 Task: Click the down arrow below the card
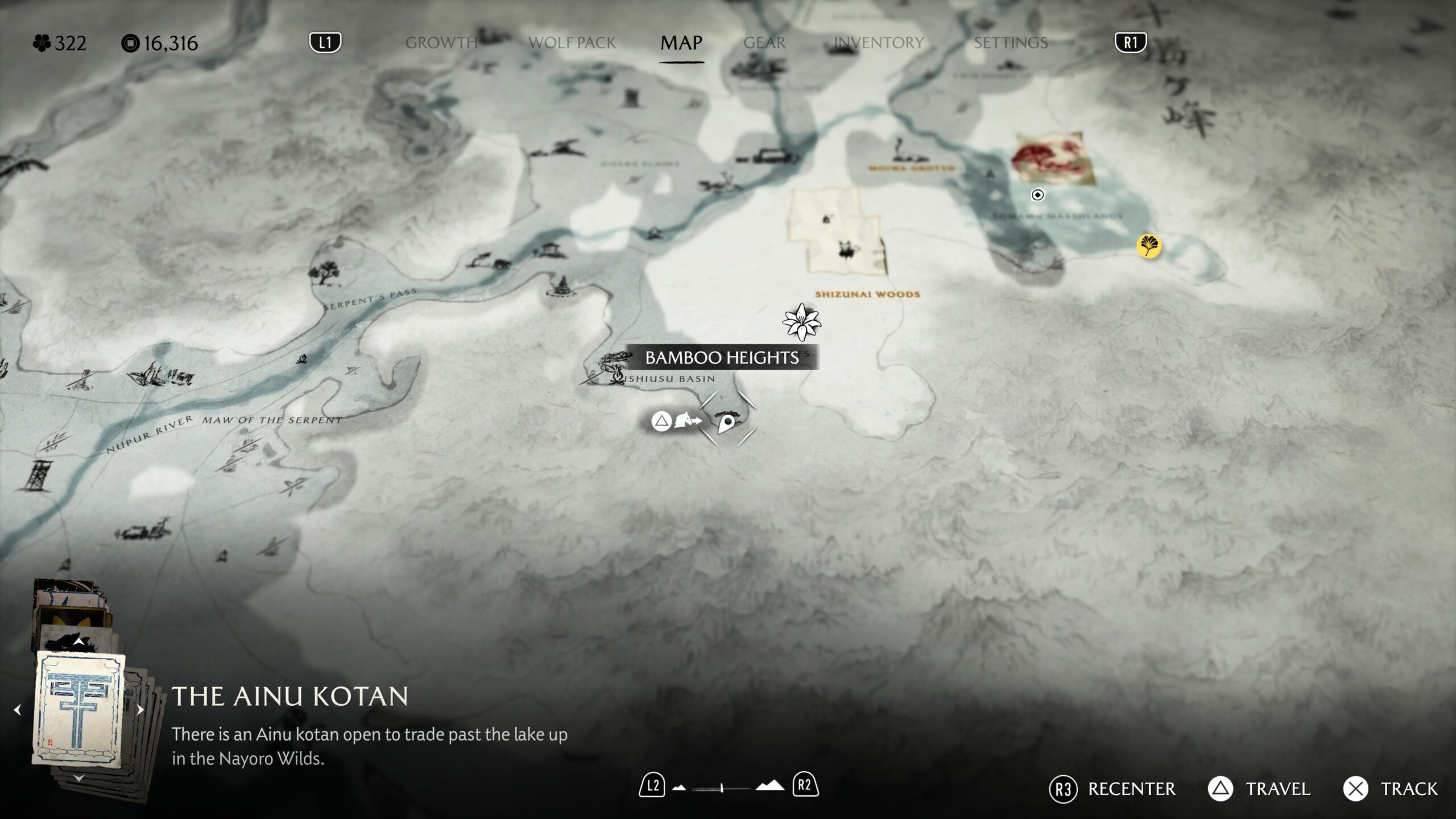(x=79, y=778)
